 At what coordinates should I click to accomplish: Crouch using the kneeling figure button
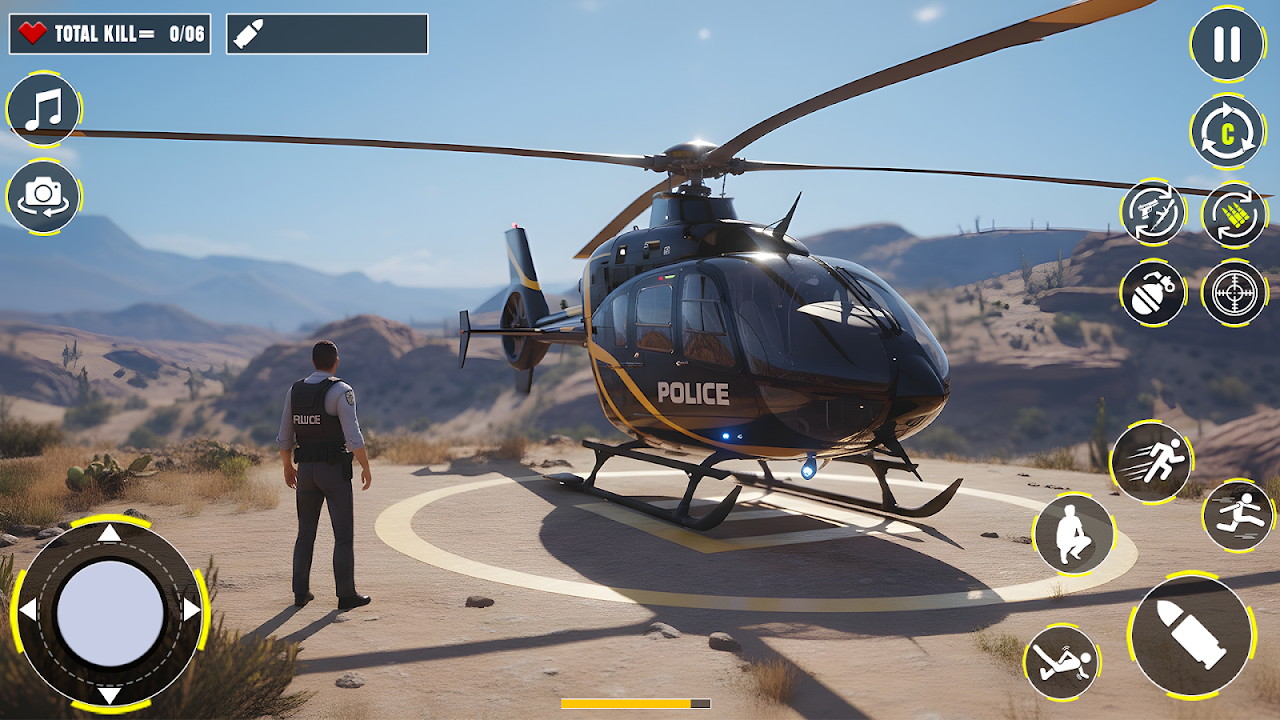tap(1073, 534)
